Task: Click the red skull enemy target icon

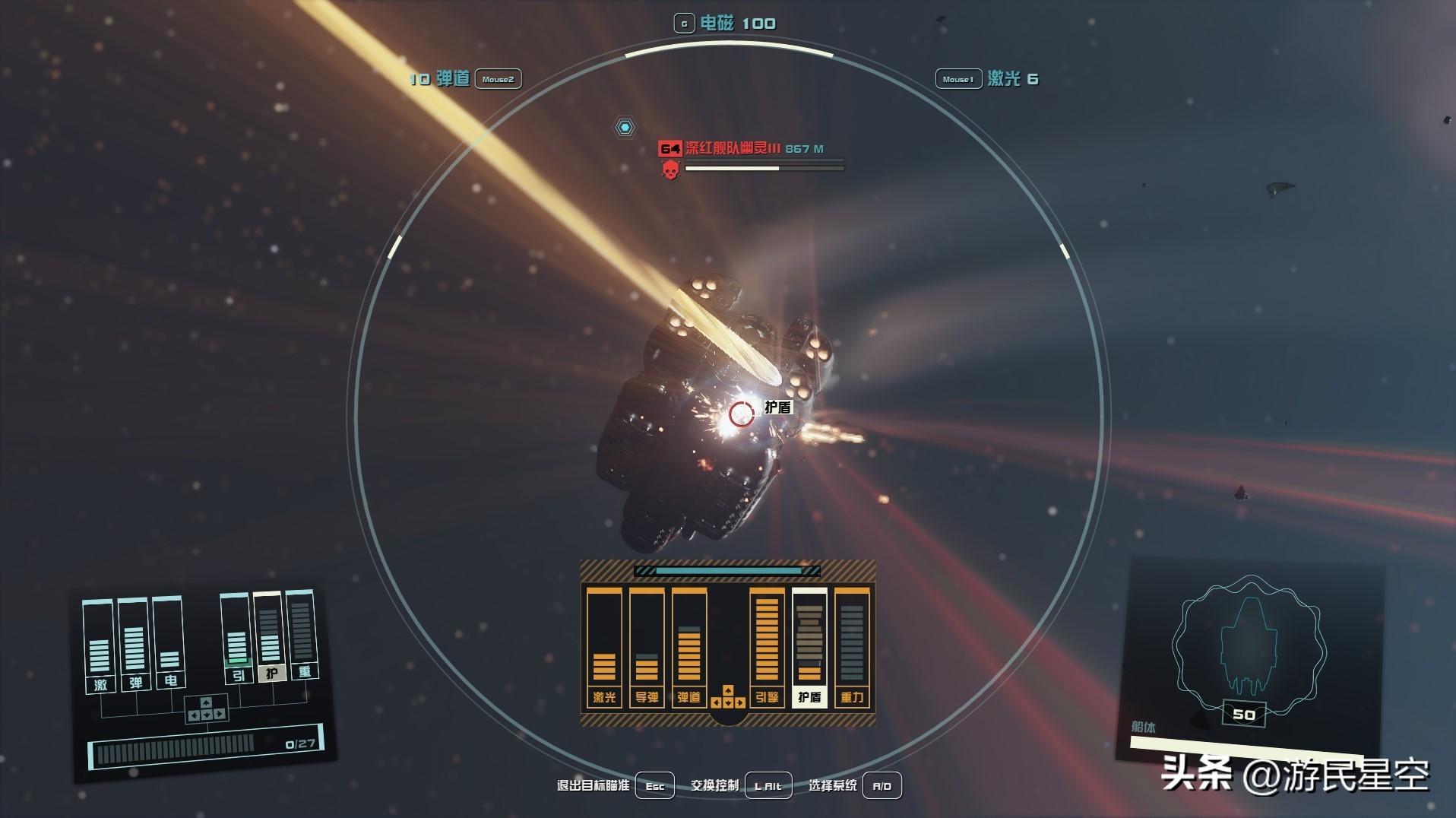Action: (670, 170)
